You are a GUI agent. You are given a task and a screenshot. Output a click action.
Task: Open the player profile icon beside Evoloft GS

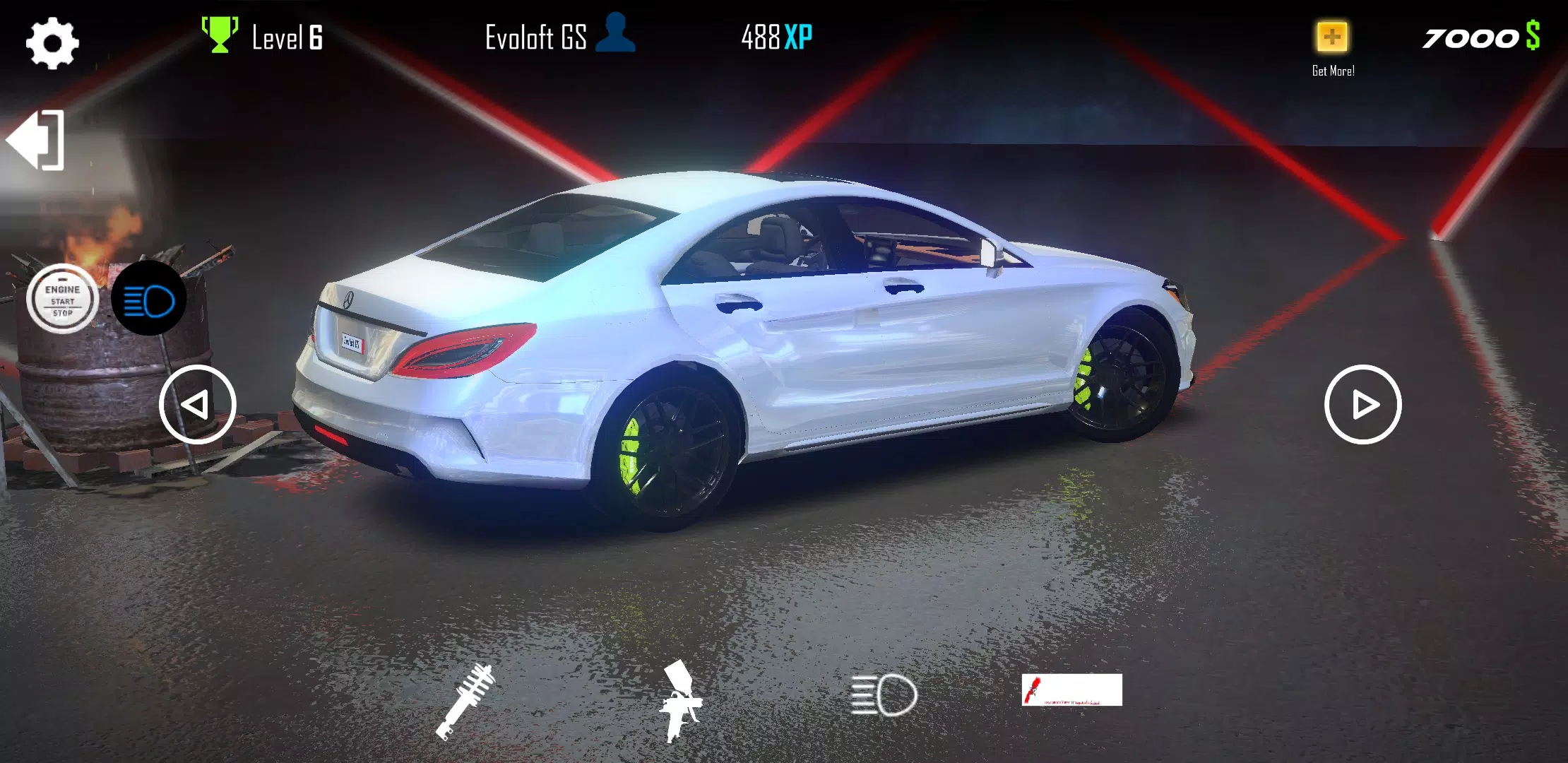(x=617, y=33)
